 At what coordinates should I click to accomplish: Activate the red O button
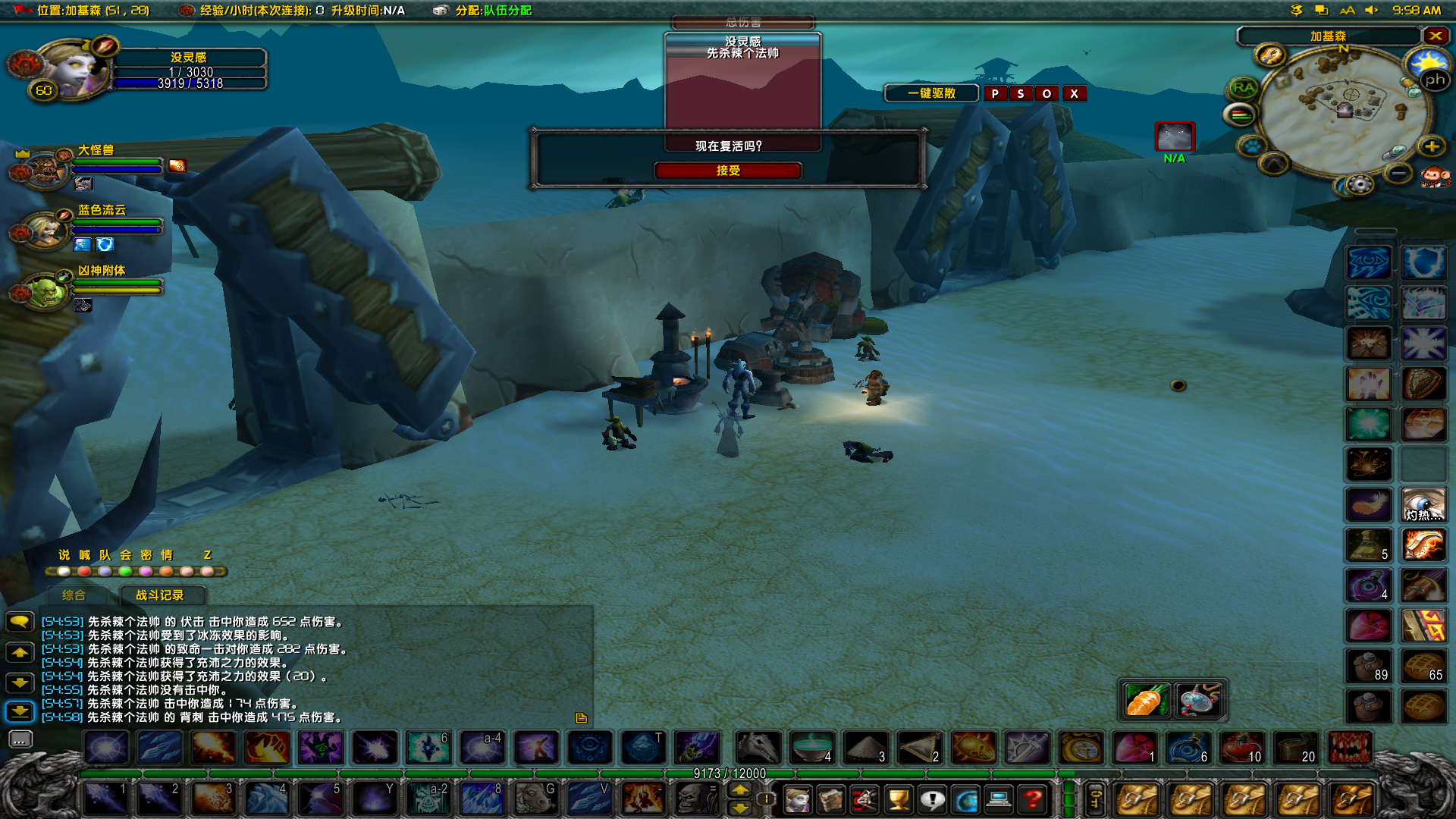pyautogui.click(x=1046, y=93)
